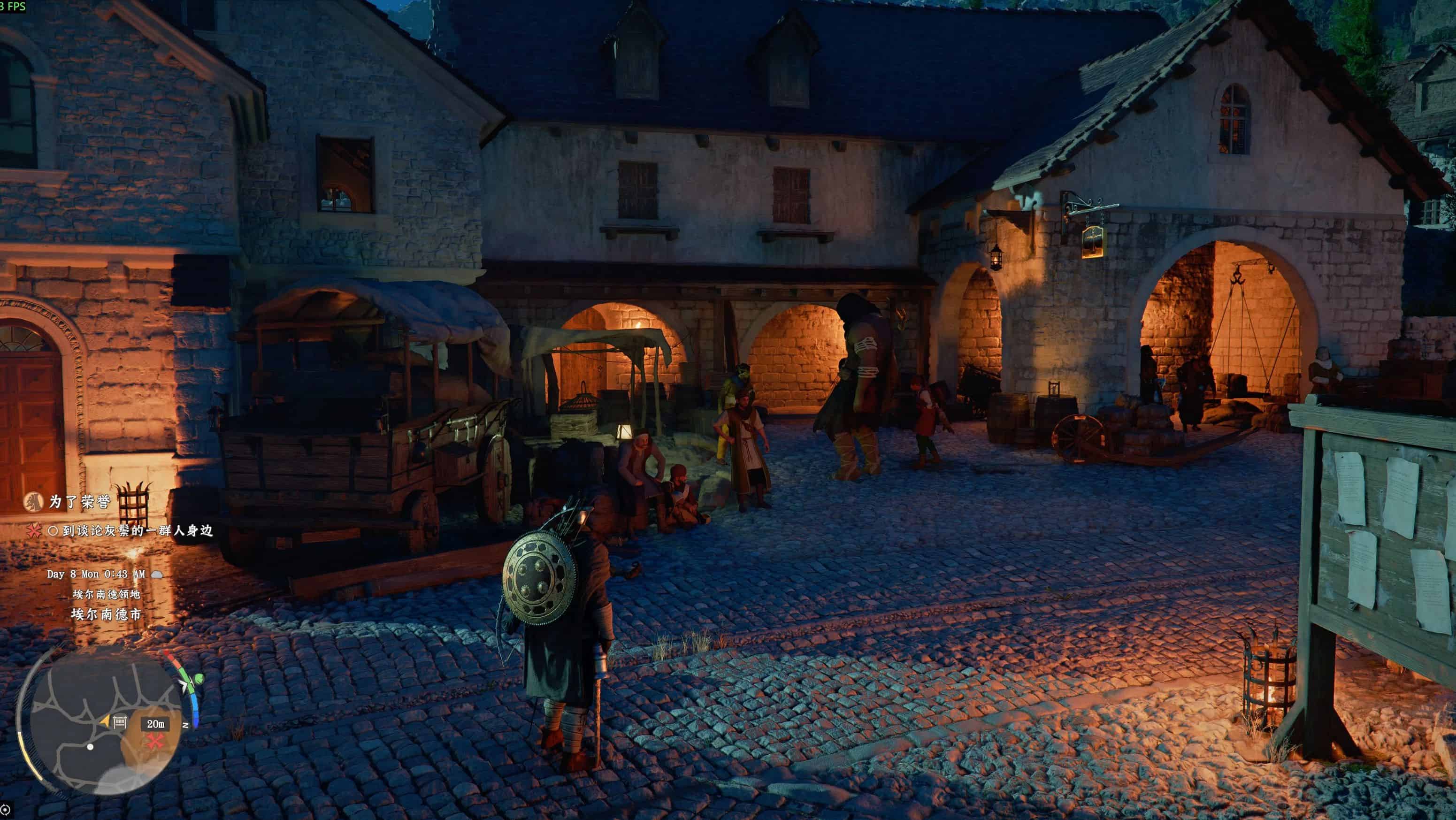
Task: Click the round quest emblem beside 为了荣誉
Action: point(33,501)
